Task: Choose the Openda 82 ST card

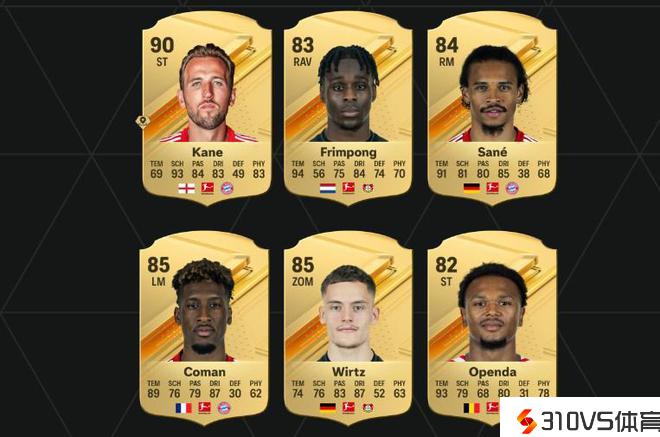Action: pos(491,327)
